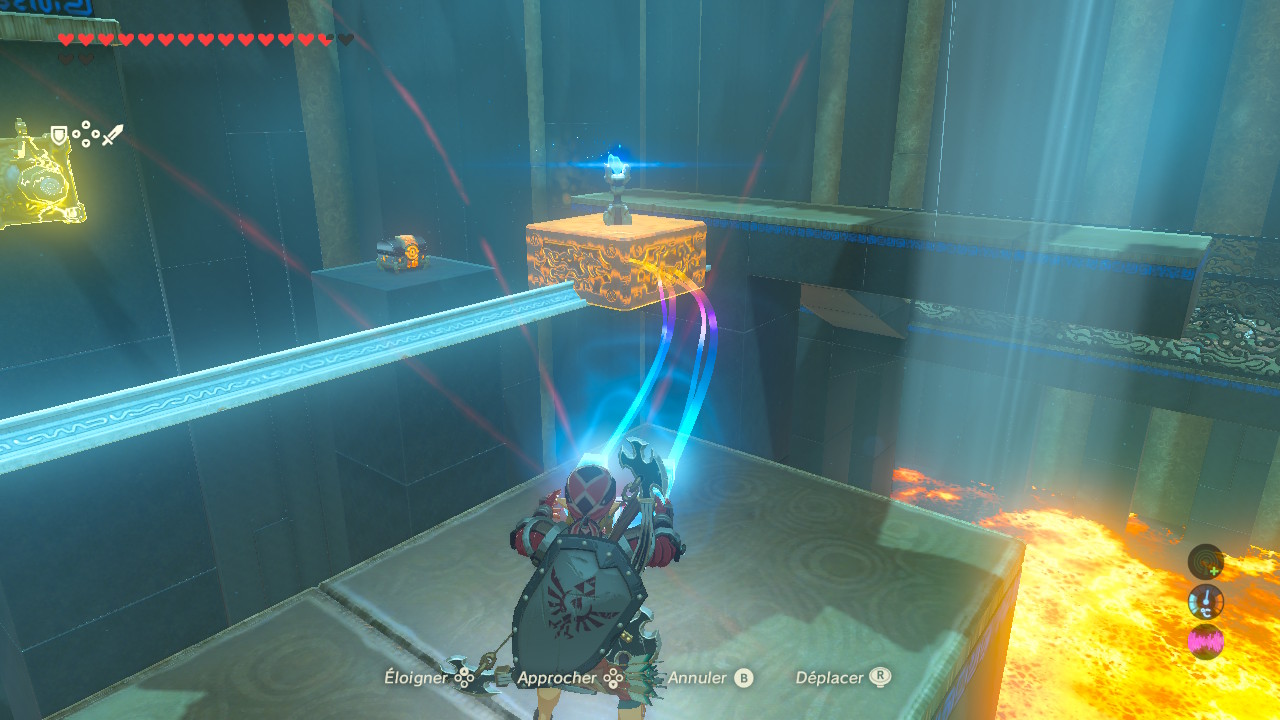The width and height of the screenshot is (1280, 720).
Task: Select the sword quick-select icon
Action: [x=112, y=135]
